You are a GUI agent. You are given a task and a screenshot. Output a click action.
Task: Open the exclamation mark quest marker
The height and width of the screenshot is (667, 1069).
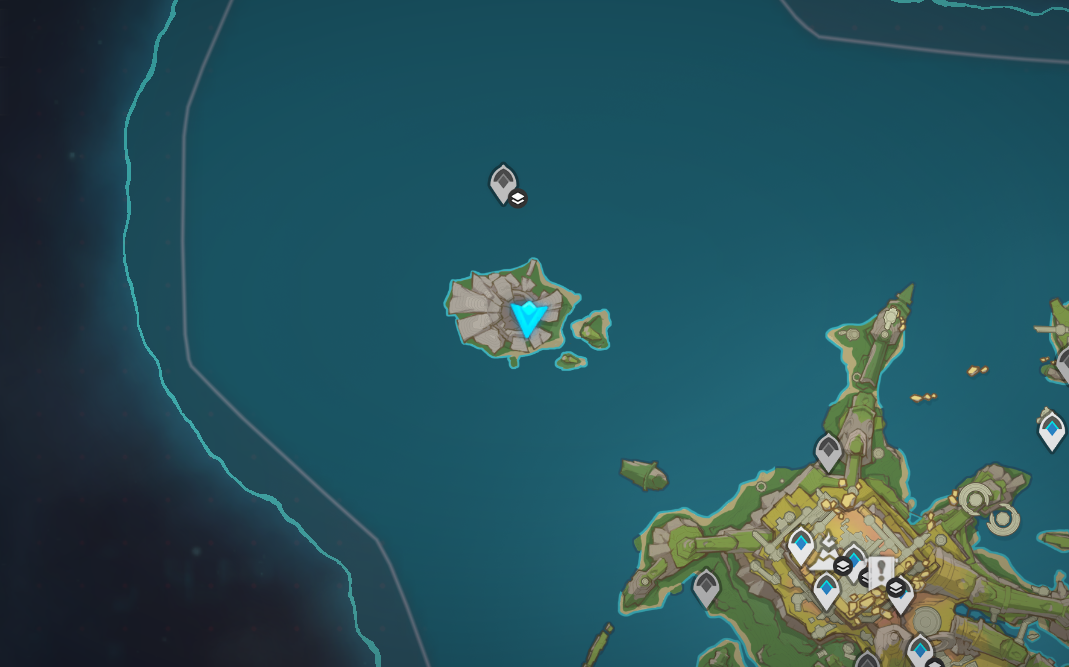(880, 572)
